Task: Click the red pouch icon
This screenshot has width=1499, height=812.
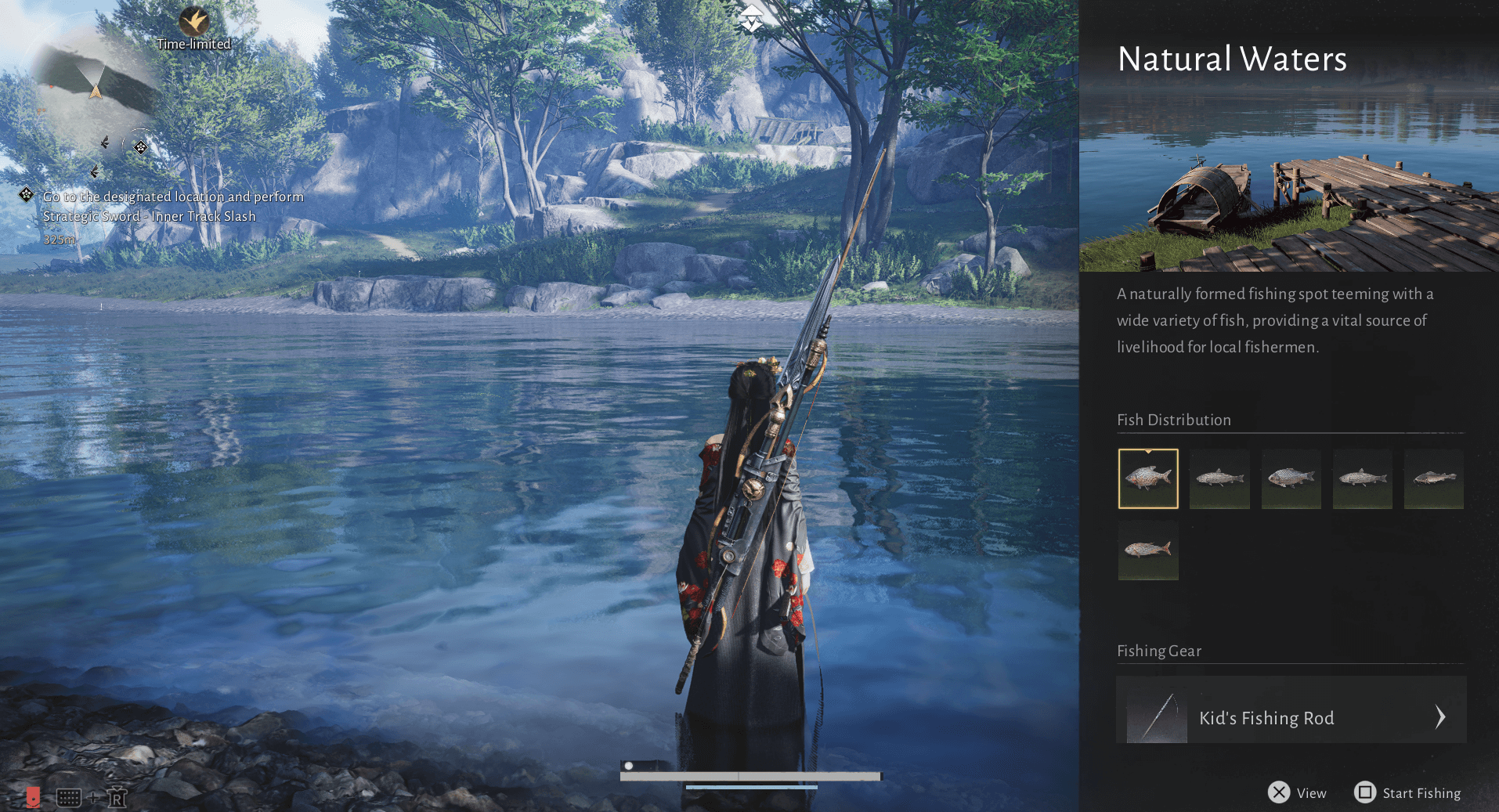Action: coord(33,797)
